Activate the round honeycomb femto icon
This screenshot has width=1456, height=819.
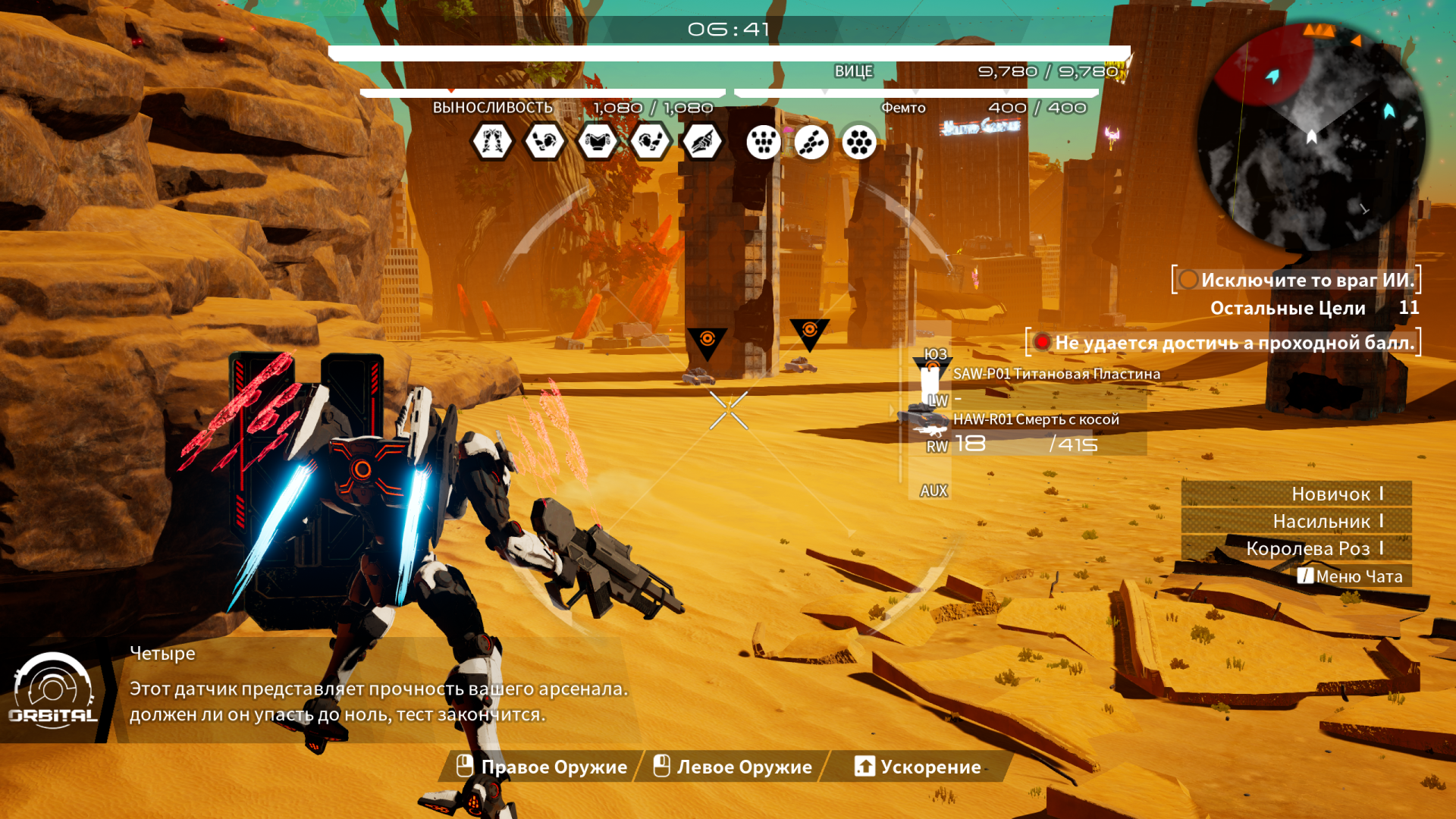[x=859, y=142]
